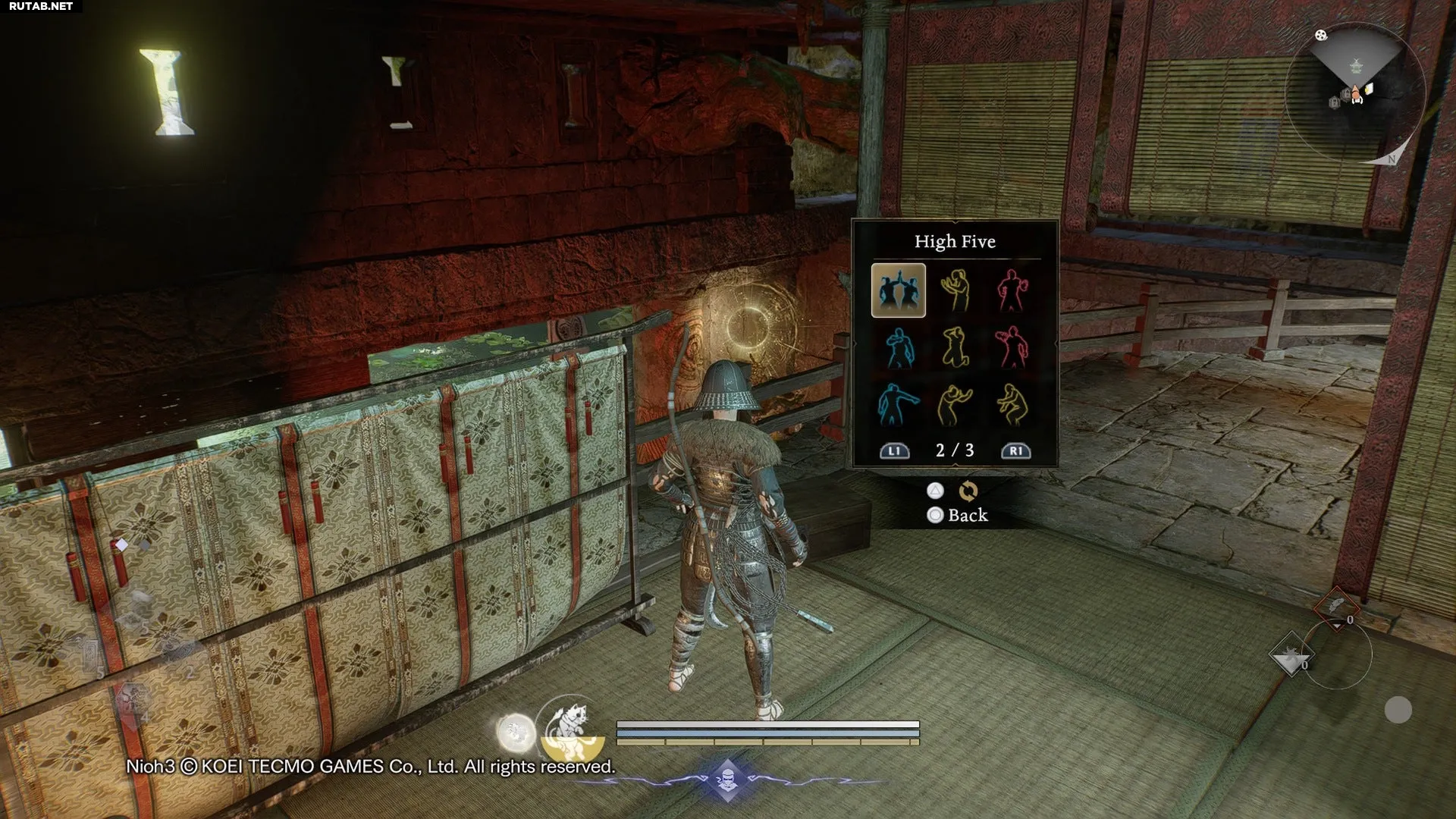
Task: Select the High Five gesture
Action: coord(899,290)
